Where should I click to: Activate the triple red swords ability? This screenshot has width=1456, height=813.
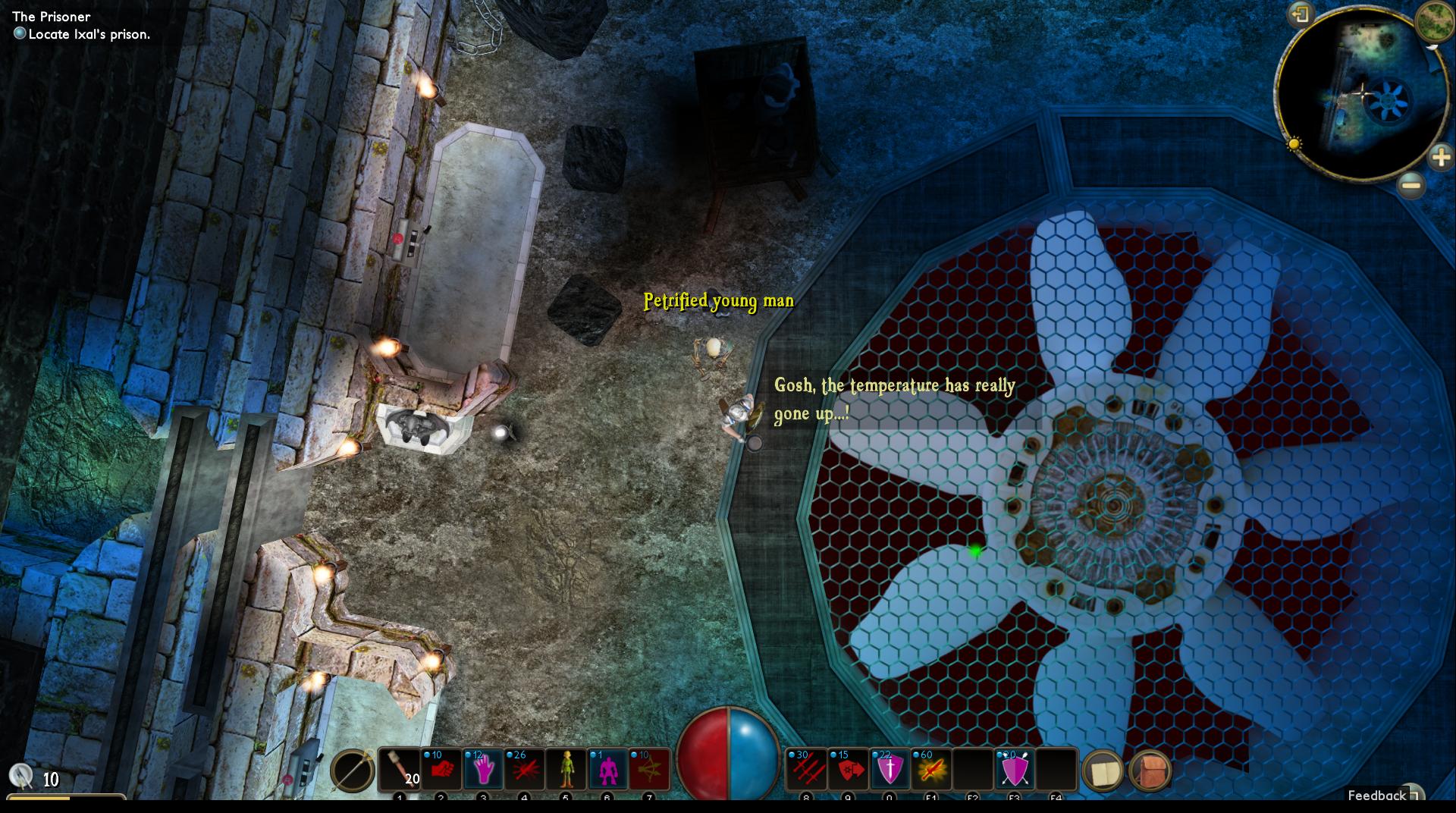coord(806,770)
